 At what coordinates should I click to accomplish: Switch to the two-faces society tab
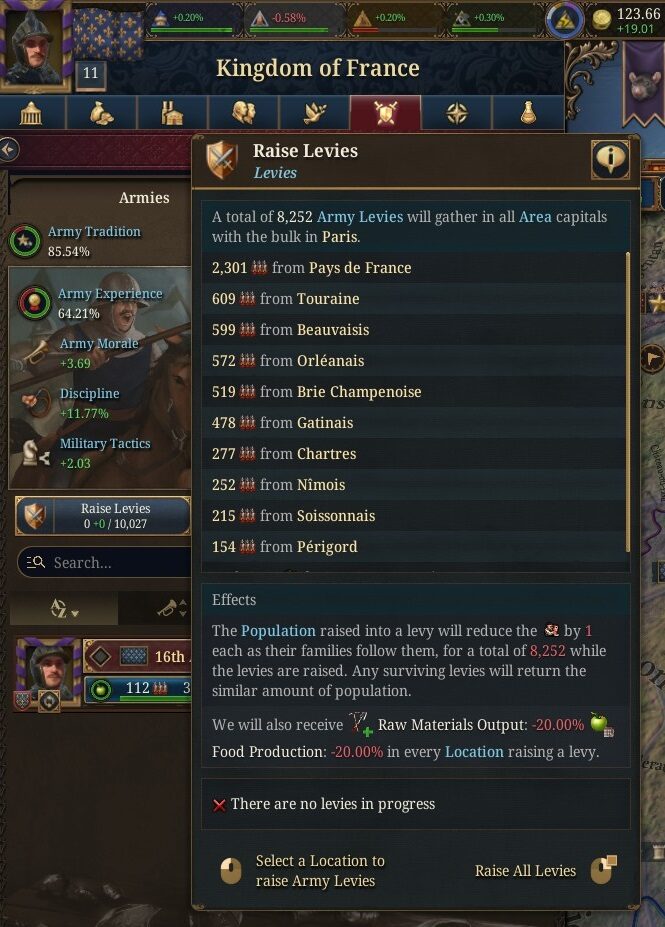pyautogui.click(x=244, y=114)
